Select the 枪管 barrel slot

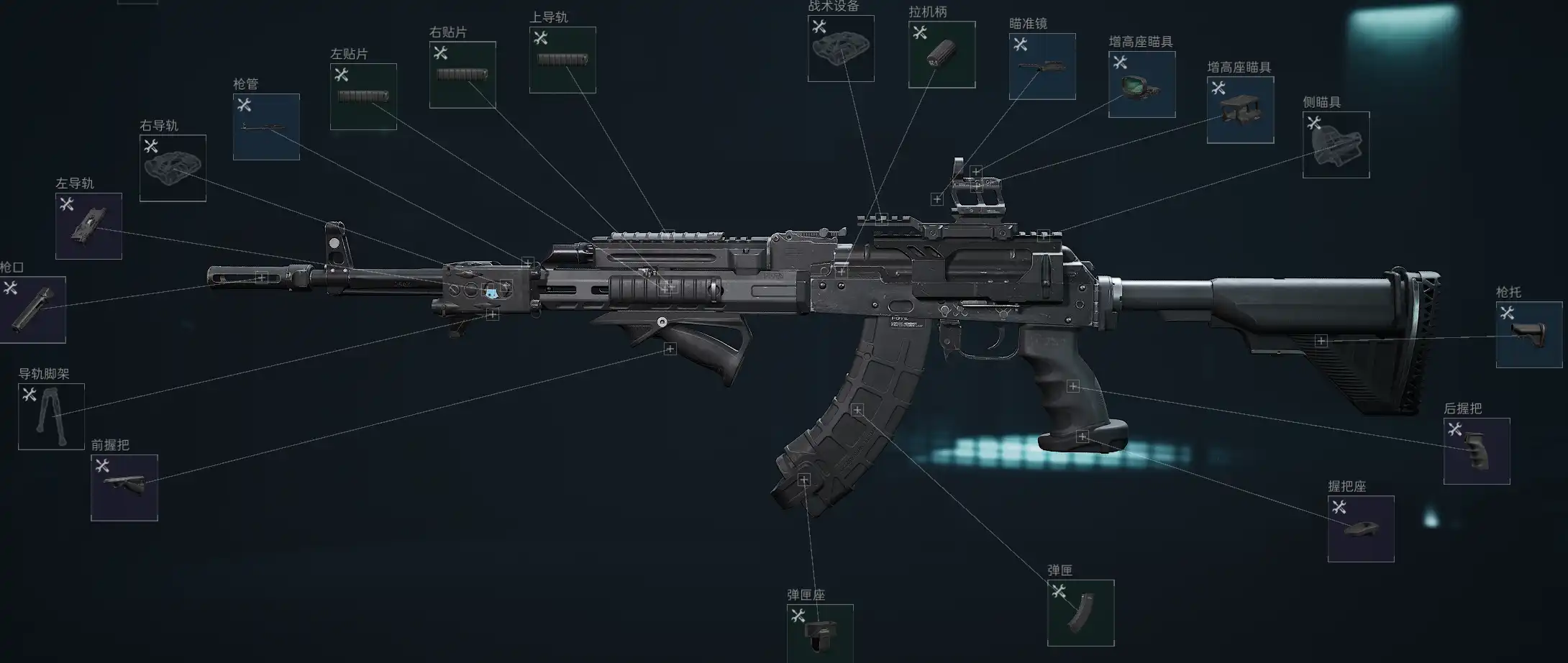(x=266, y=127)
